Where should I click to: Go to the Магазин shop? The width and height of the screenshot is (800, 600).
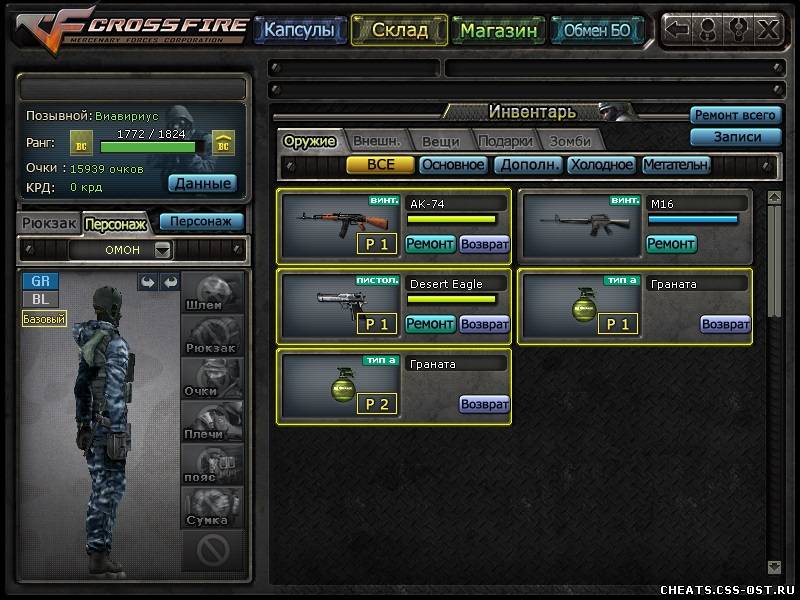pos(499,30)
